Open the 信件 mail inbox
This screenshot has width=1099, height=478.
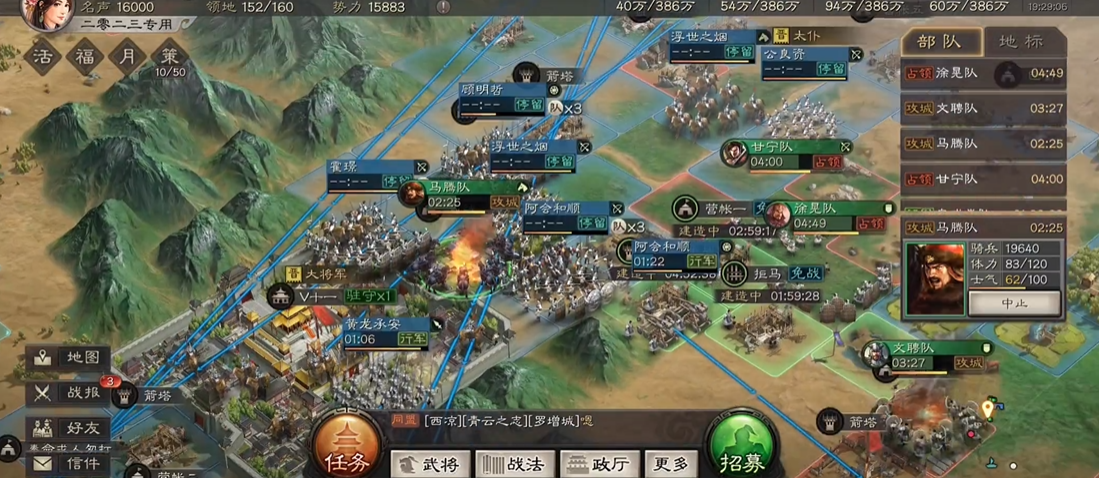tap(70, 463)
